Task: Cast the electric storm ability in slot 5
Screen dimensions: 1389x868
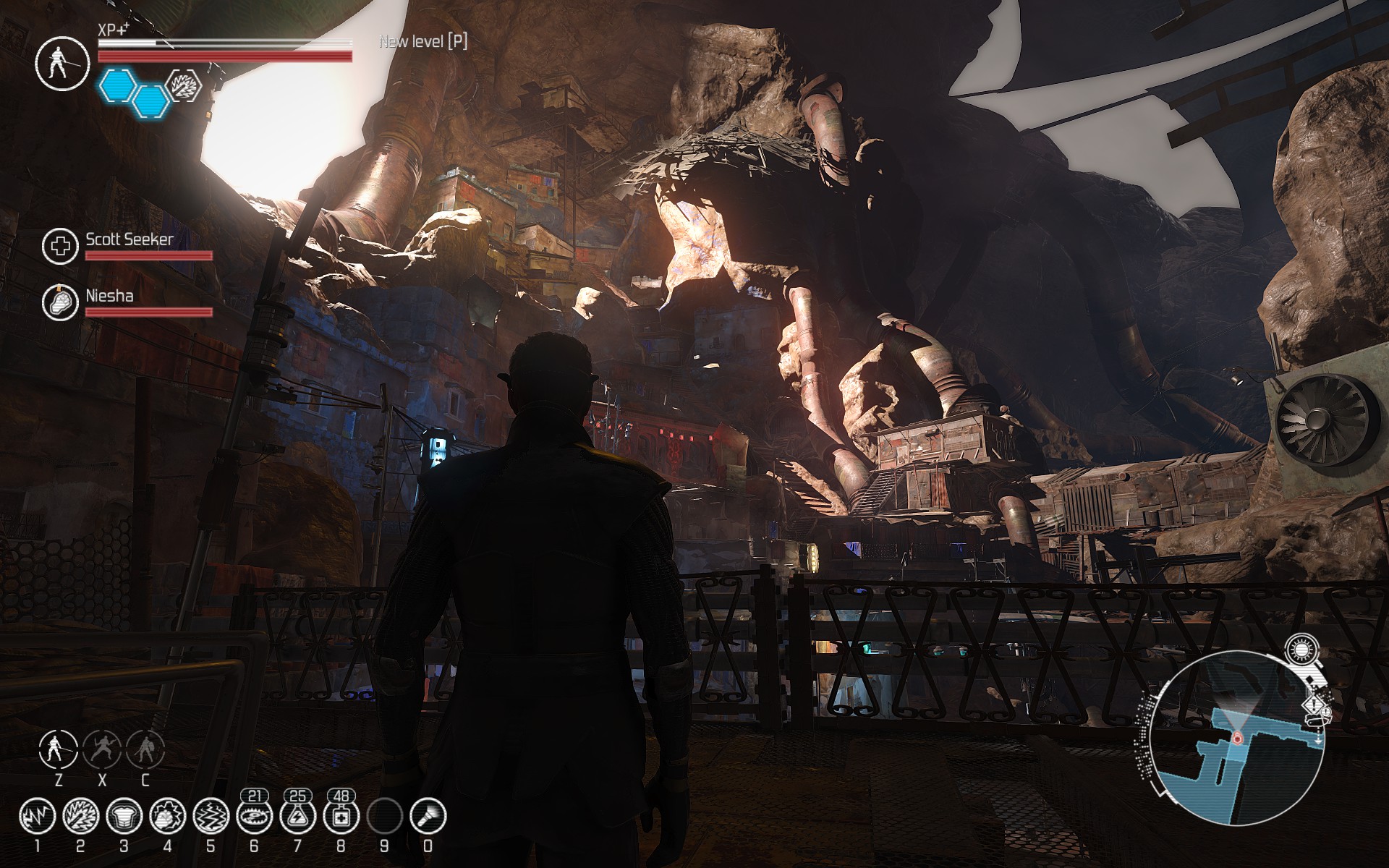Action: (x=211, y=817)
